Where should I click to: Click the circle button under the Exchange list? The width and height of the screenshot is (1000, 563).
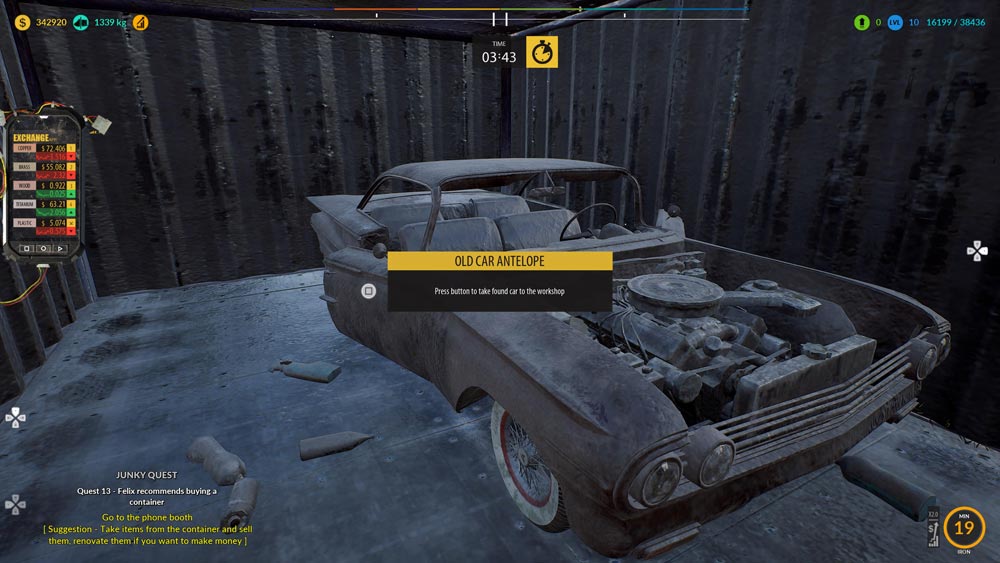coord(43,247)
